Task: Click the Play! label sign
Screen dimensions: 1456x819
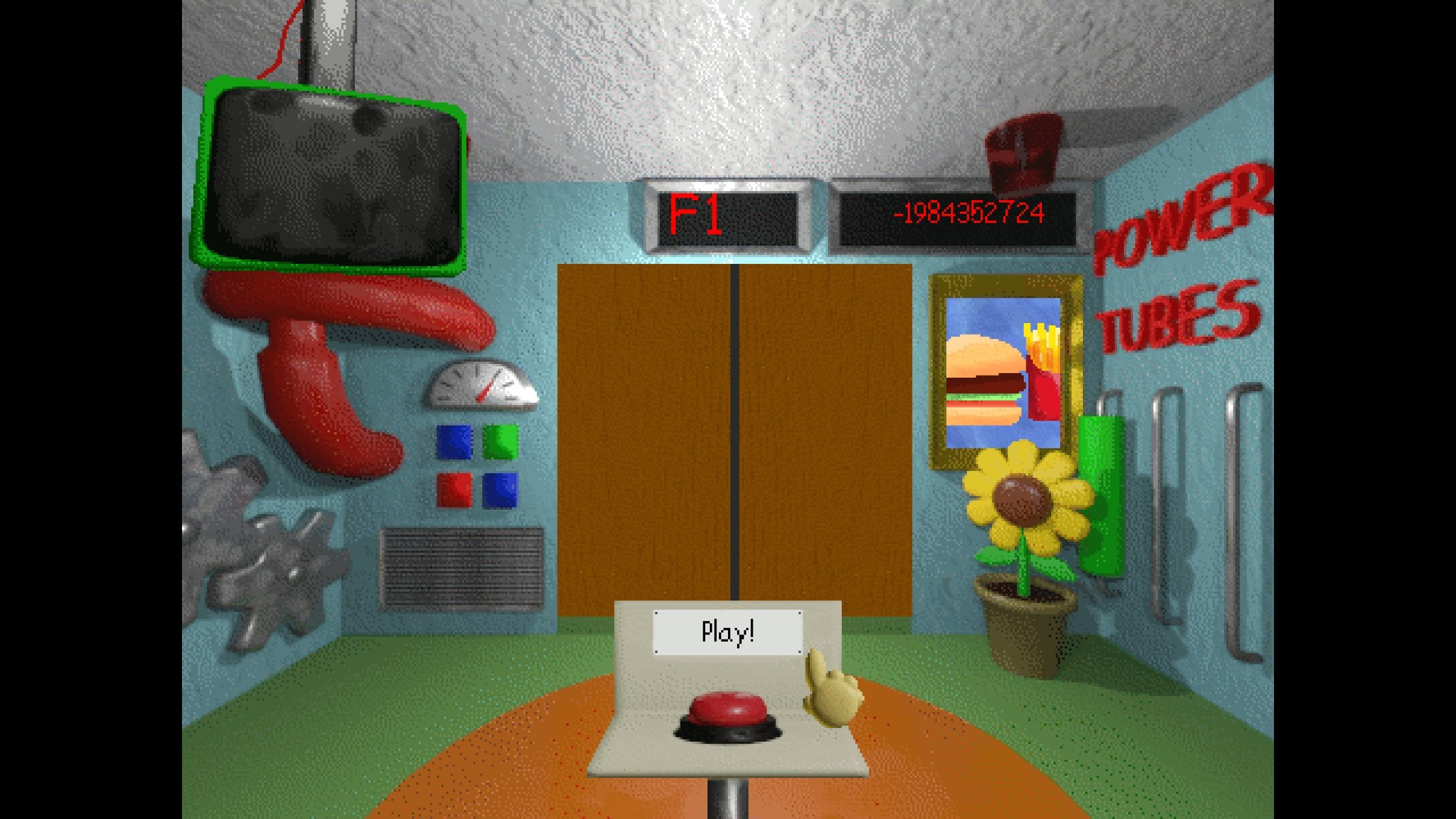Action: pos(728,632)
